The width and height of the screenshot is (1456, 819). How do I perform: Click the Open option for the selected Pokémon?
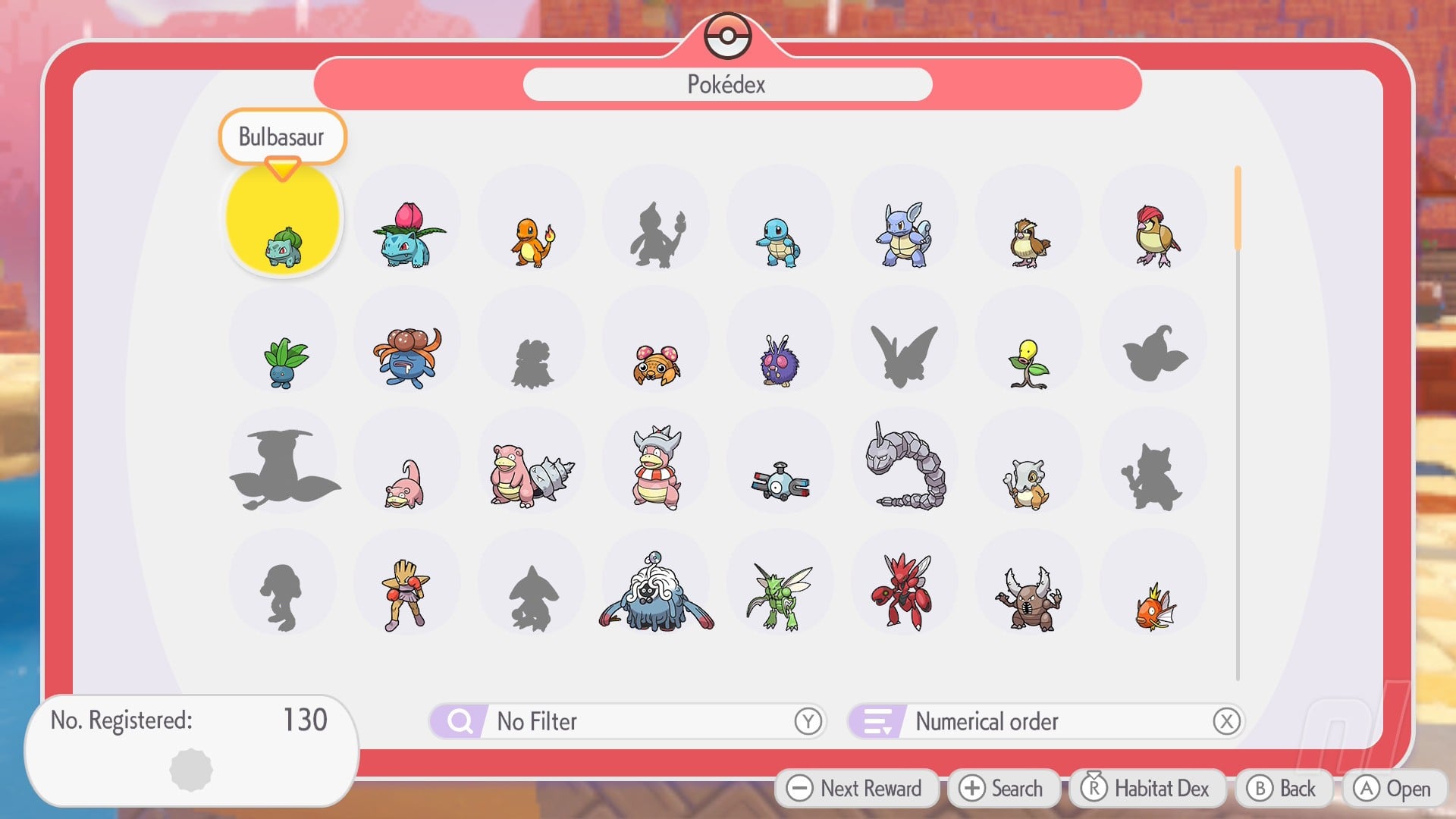point(1394,788)
